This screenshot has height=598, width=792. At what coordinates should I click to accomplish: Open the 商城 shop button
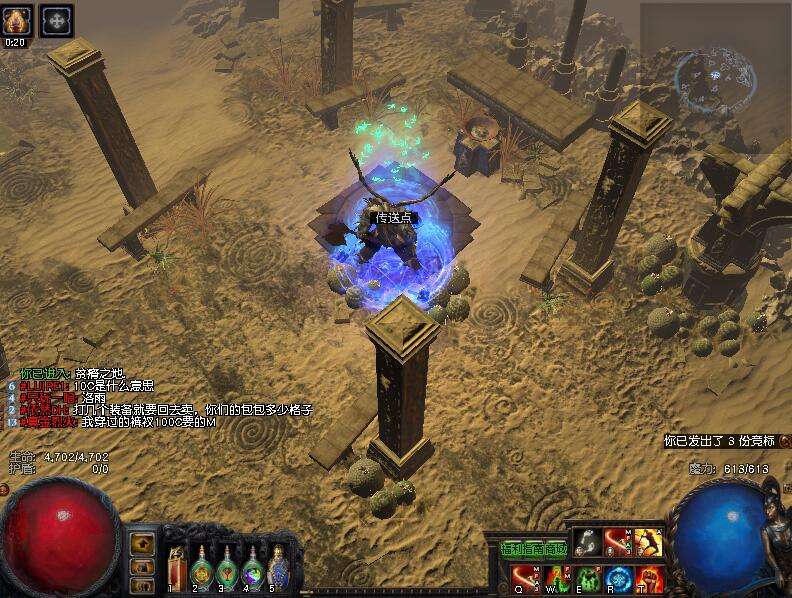pyautogui.click(x=556, y=549)
